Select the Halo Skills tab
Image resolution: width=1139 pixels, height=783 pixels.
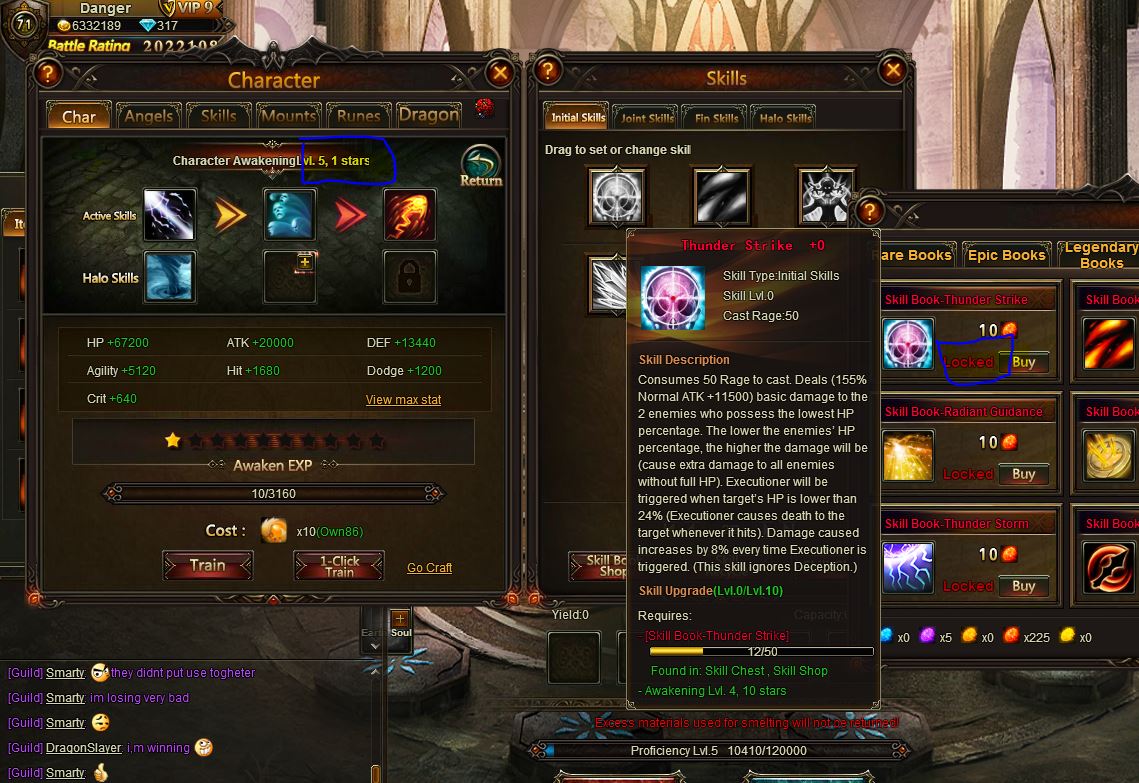785,118
